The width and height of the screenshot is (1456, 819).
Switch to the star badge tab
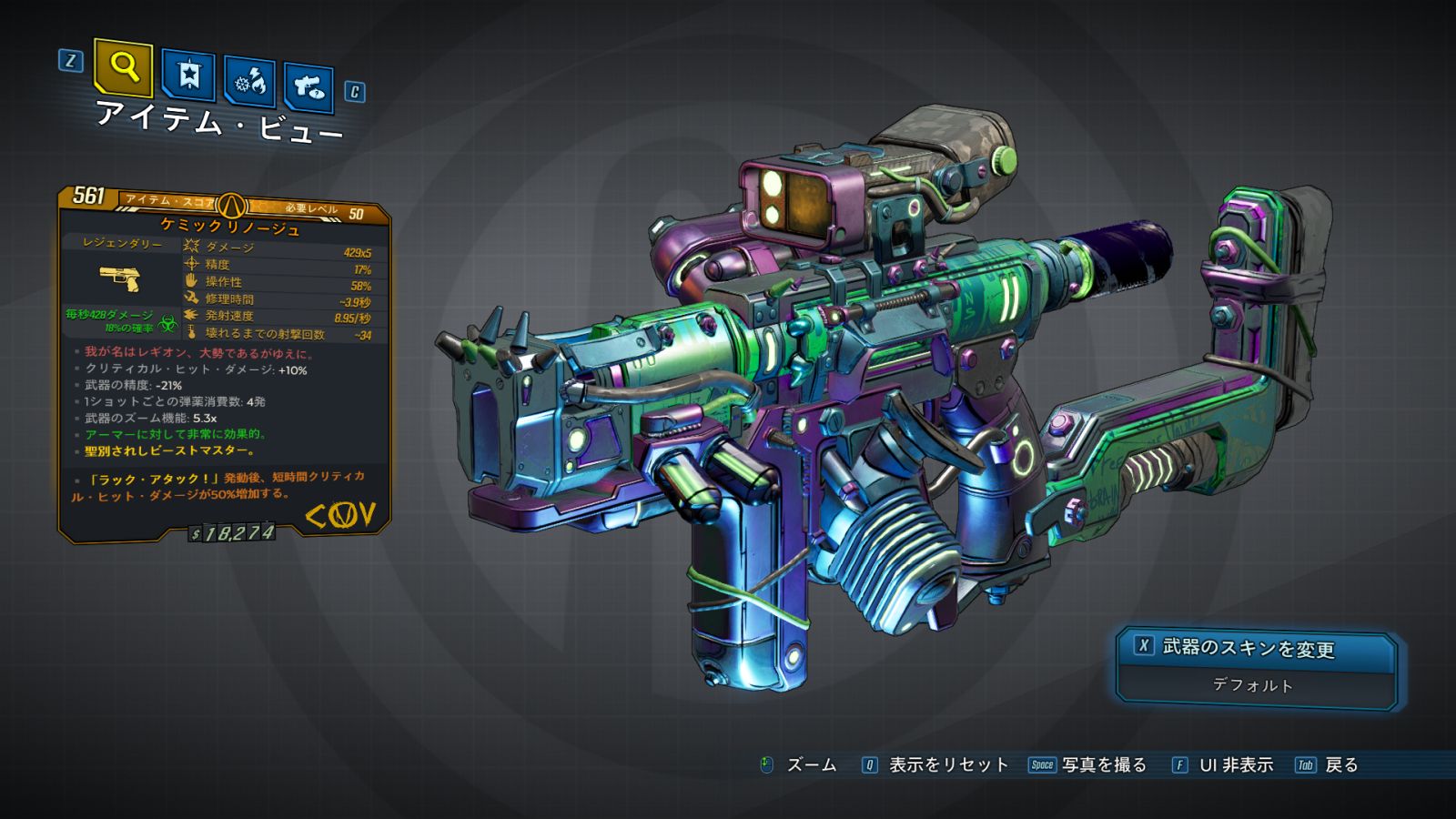pos(188,76)
